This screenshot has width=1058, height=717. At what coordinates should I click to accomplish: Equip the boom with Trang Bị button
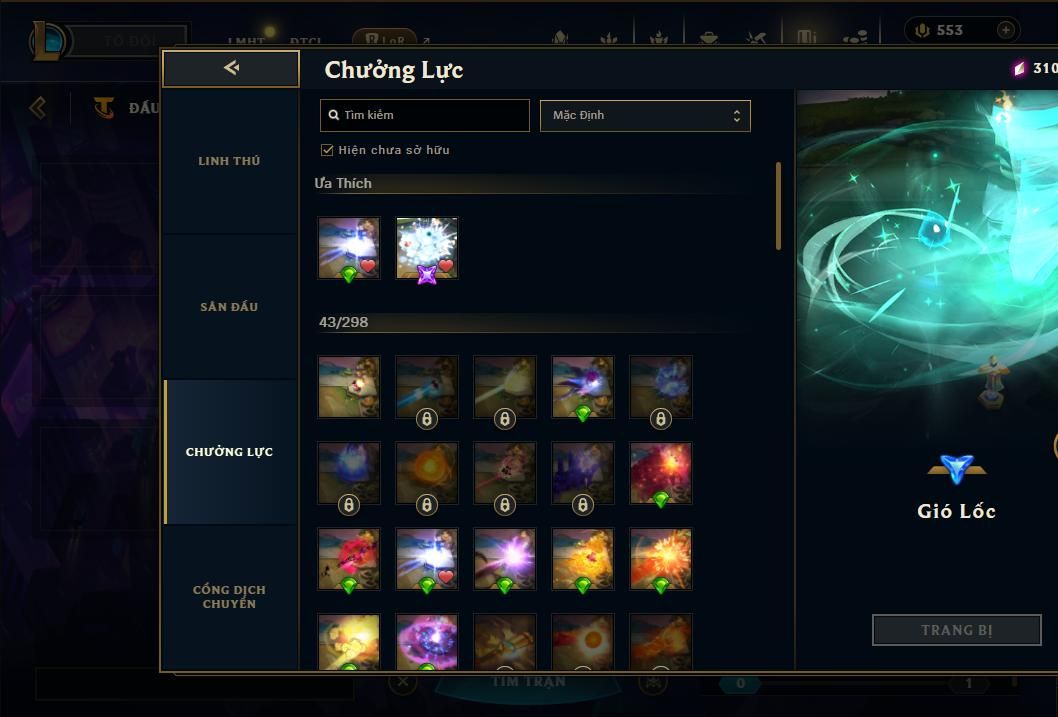pyautogui.click(x=957, y=630)
